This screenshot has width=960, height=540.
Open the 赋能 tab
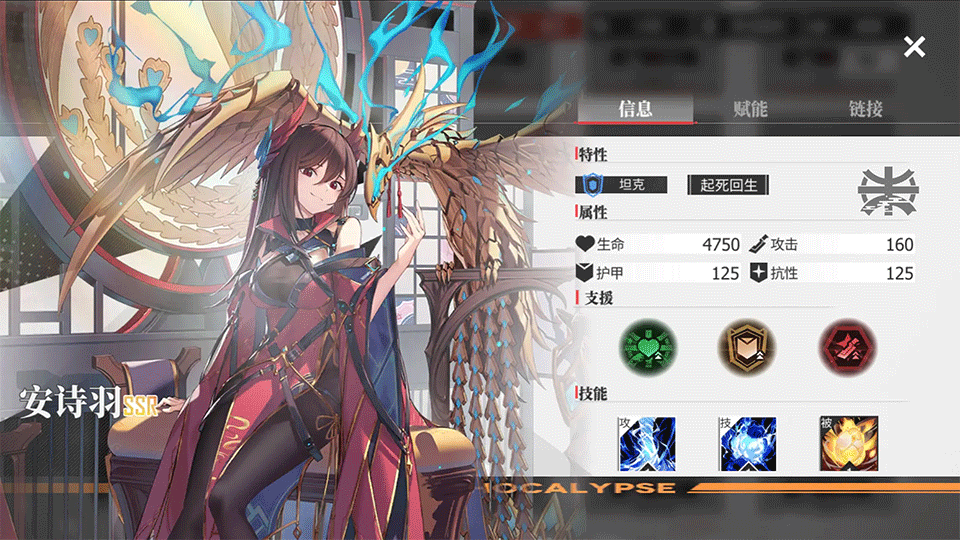750,109
